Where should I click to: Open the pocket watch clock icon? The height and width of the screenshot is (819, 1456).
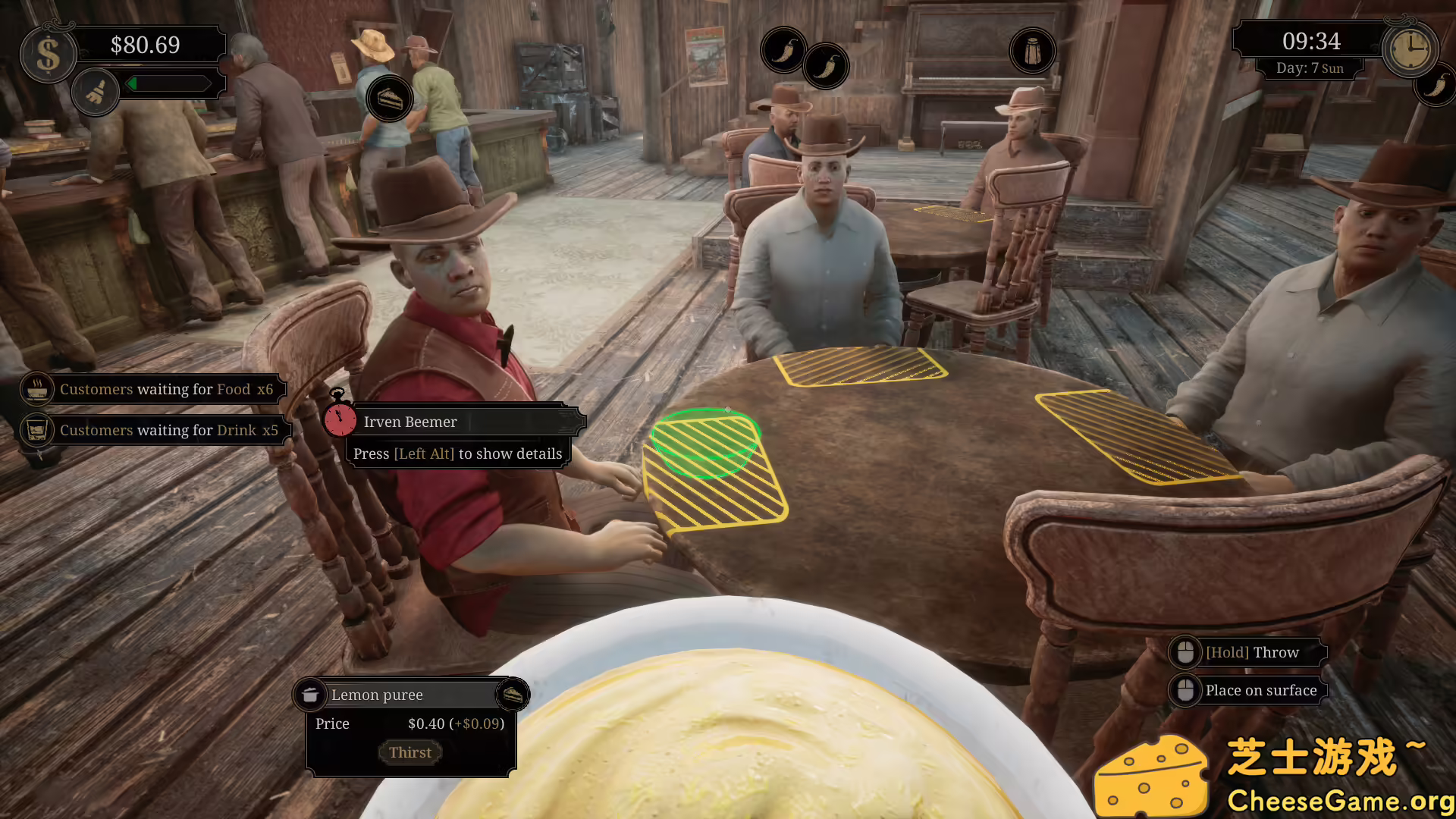tap(1410, 48)
